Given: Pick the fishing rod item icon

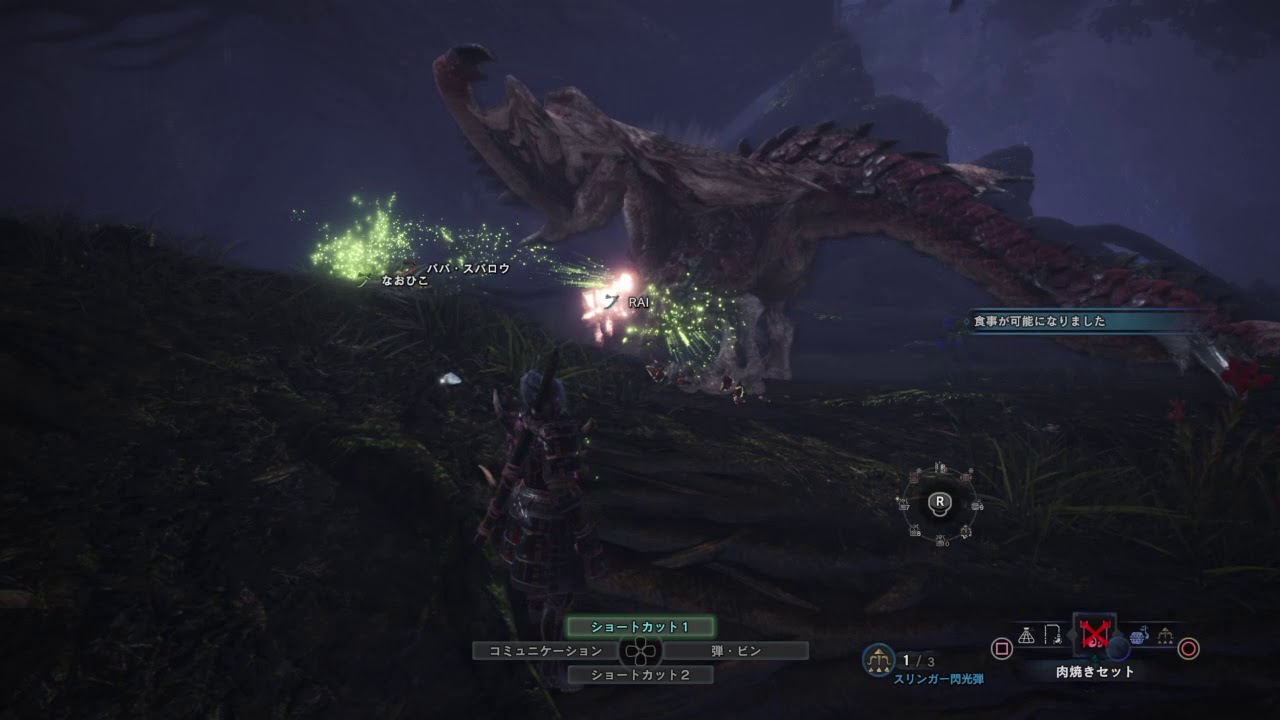Looking at the screenshot, I should [x=1052, y=635].
